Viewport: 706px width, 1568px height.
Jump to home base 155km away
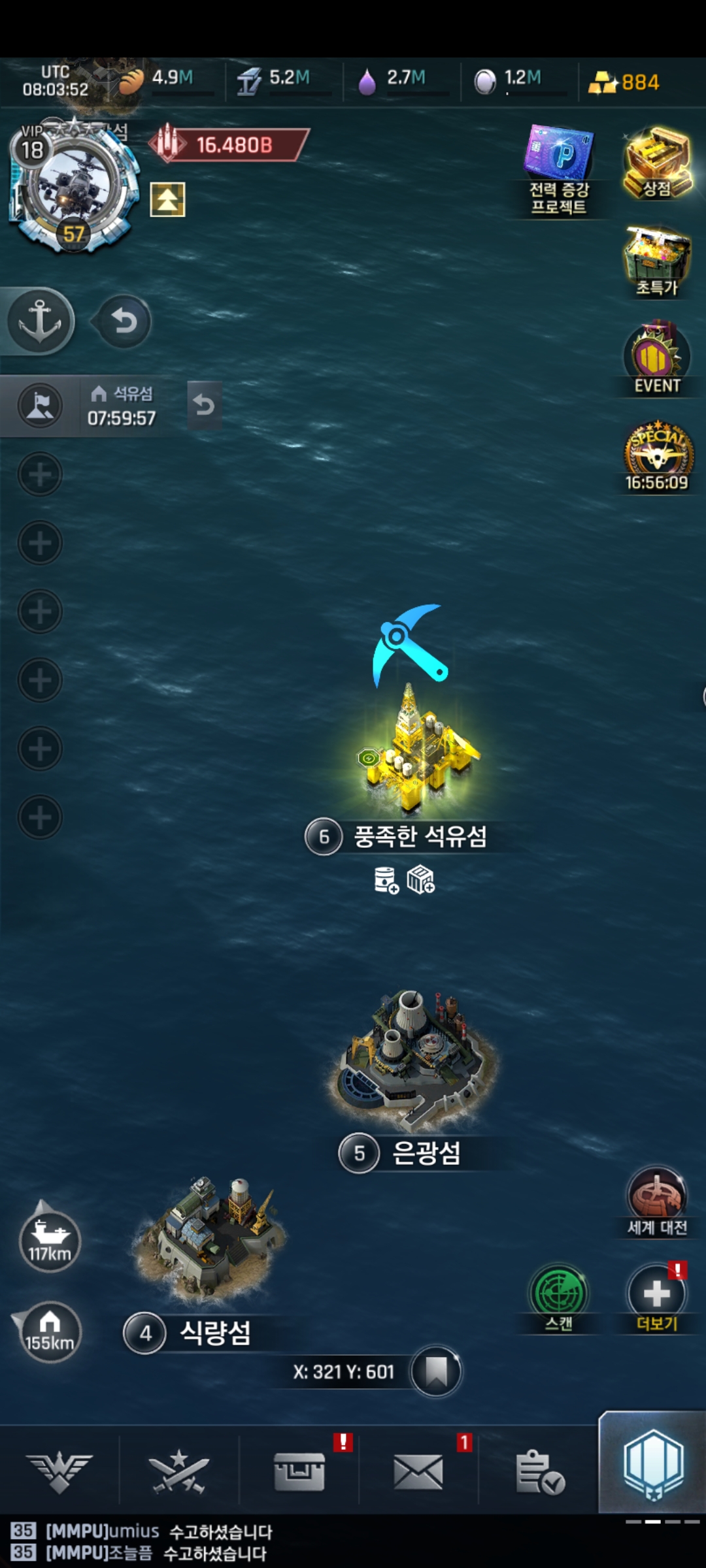click(49, 1331)
